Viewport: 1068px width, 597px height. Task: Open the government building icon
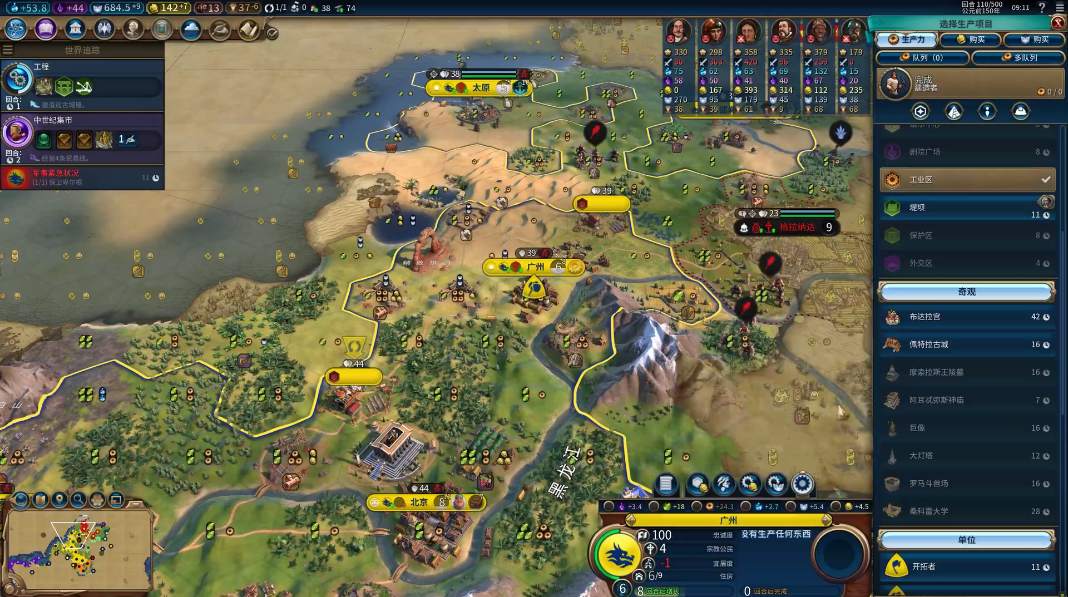[x=74, y=28]
